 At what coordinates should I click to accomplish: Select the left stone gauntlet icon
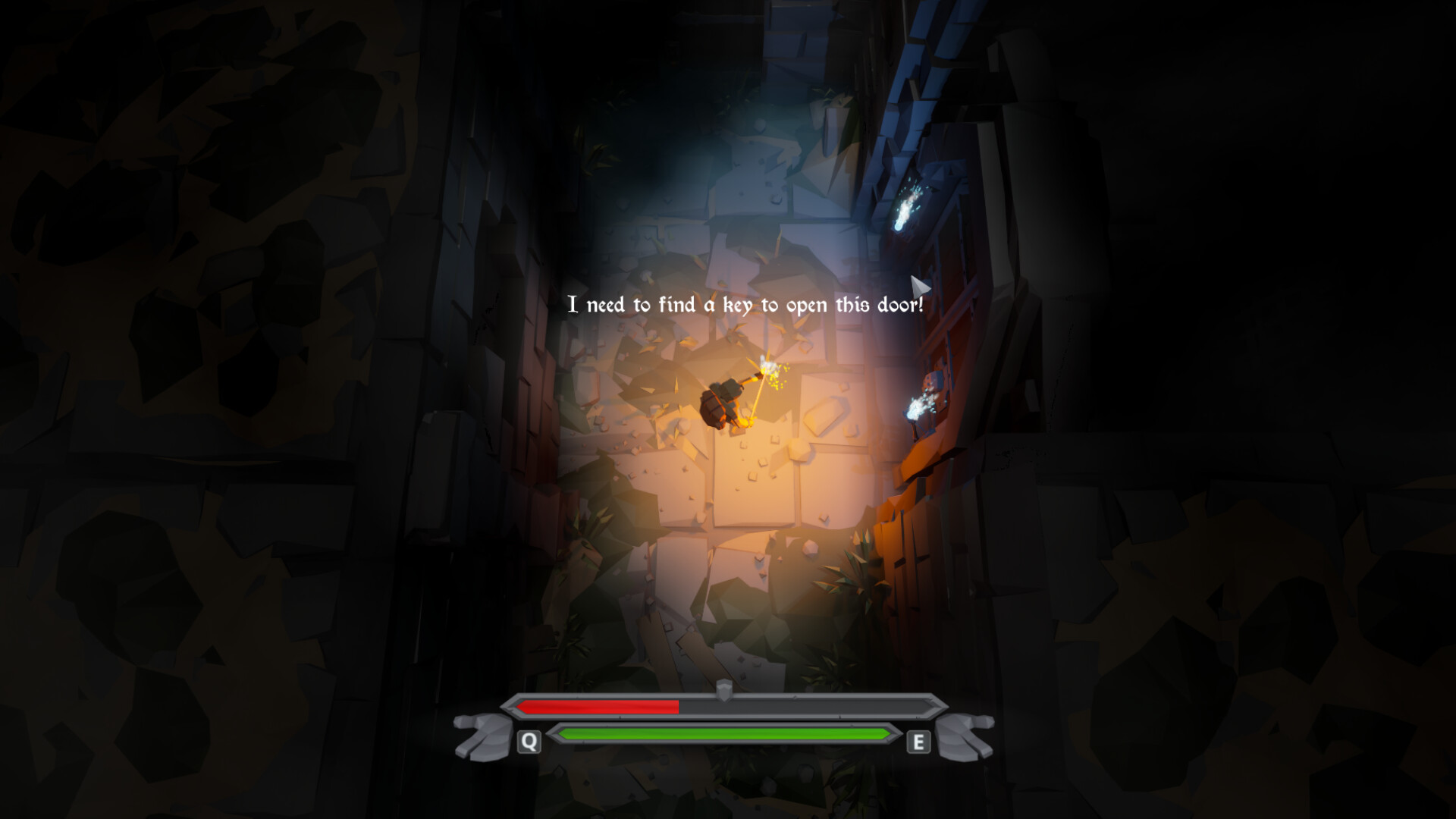coord(483,739)
